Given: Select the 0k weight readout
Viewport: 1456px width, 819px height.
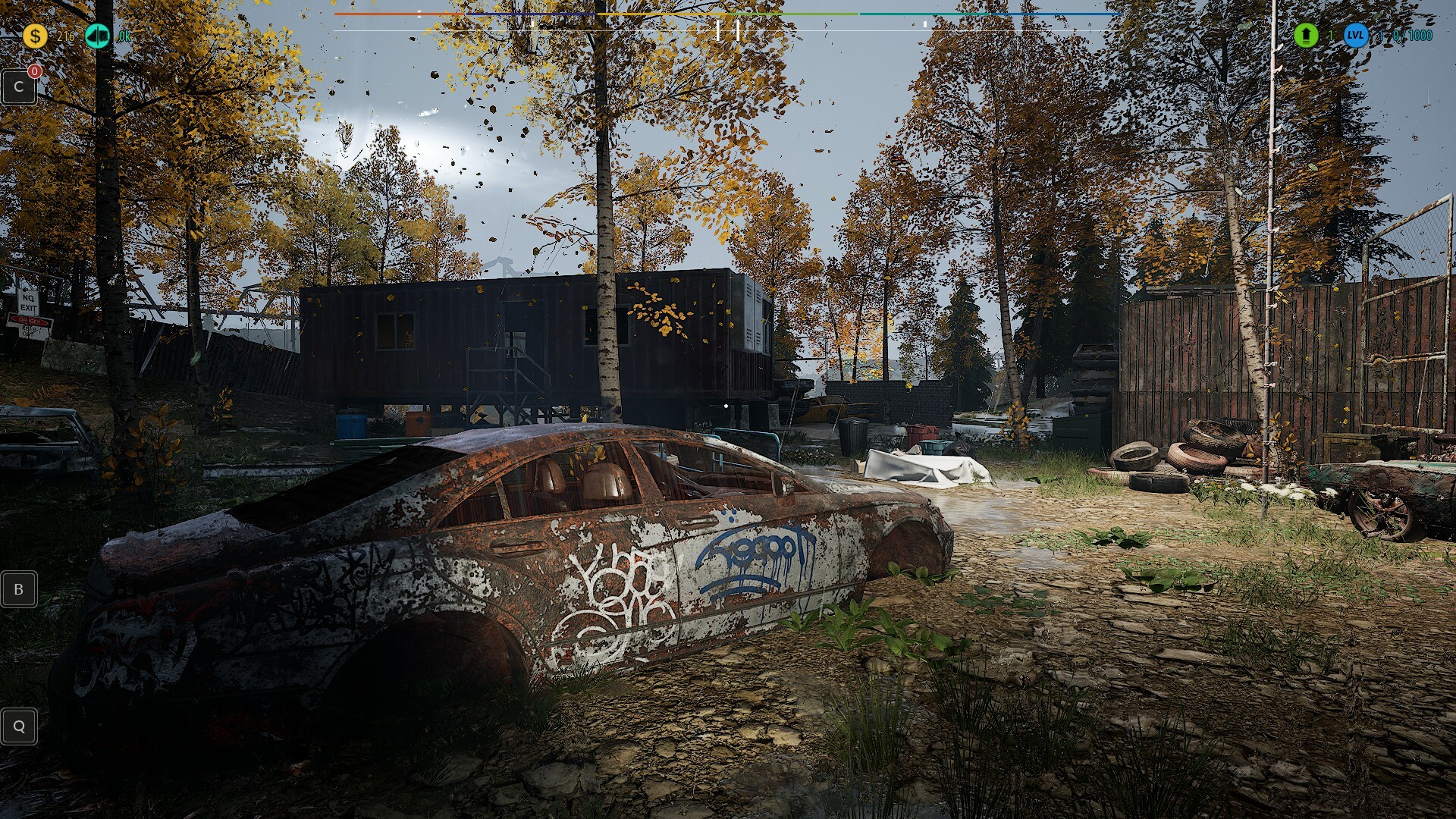Looking at the screenshot, I should click(123, 36).
